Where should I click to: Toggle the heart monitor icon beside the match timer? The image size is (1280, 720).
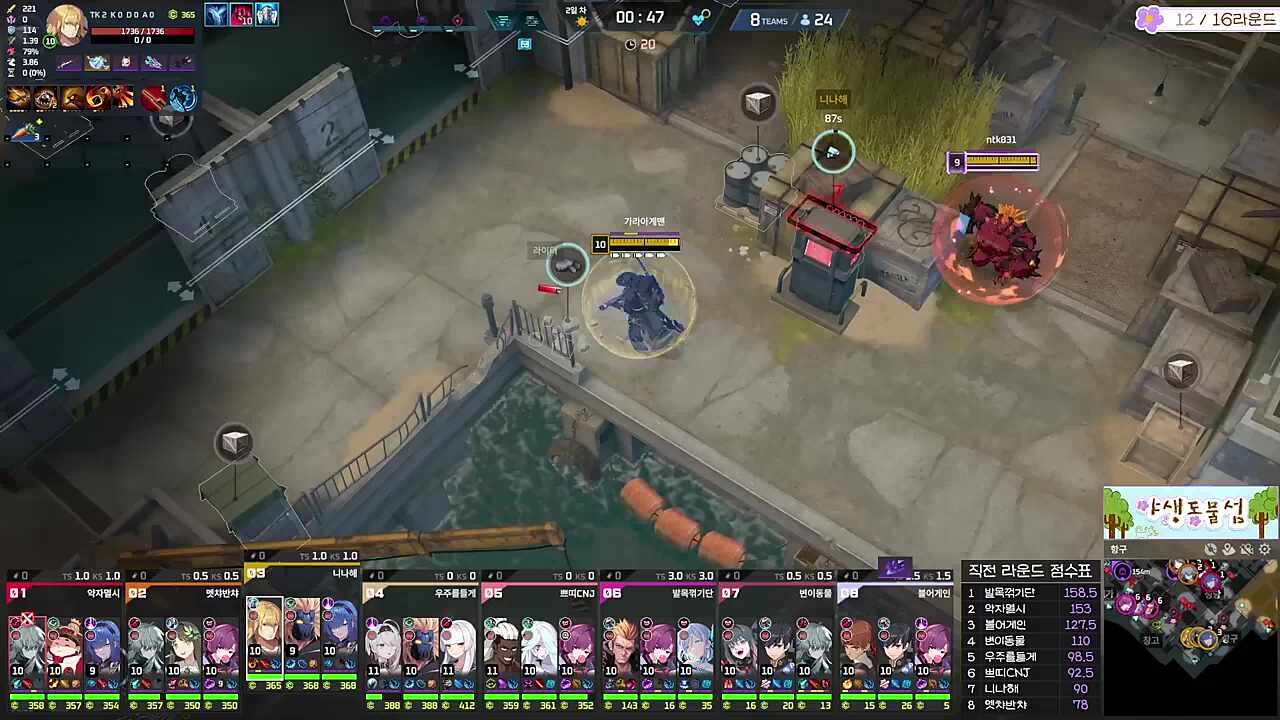click(699, 17)
